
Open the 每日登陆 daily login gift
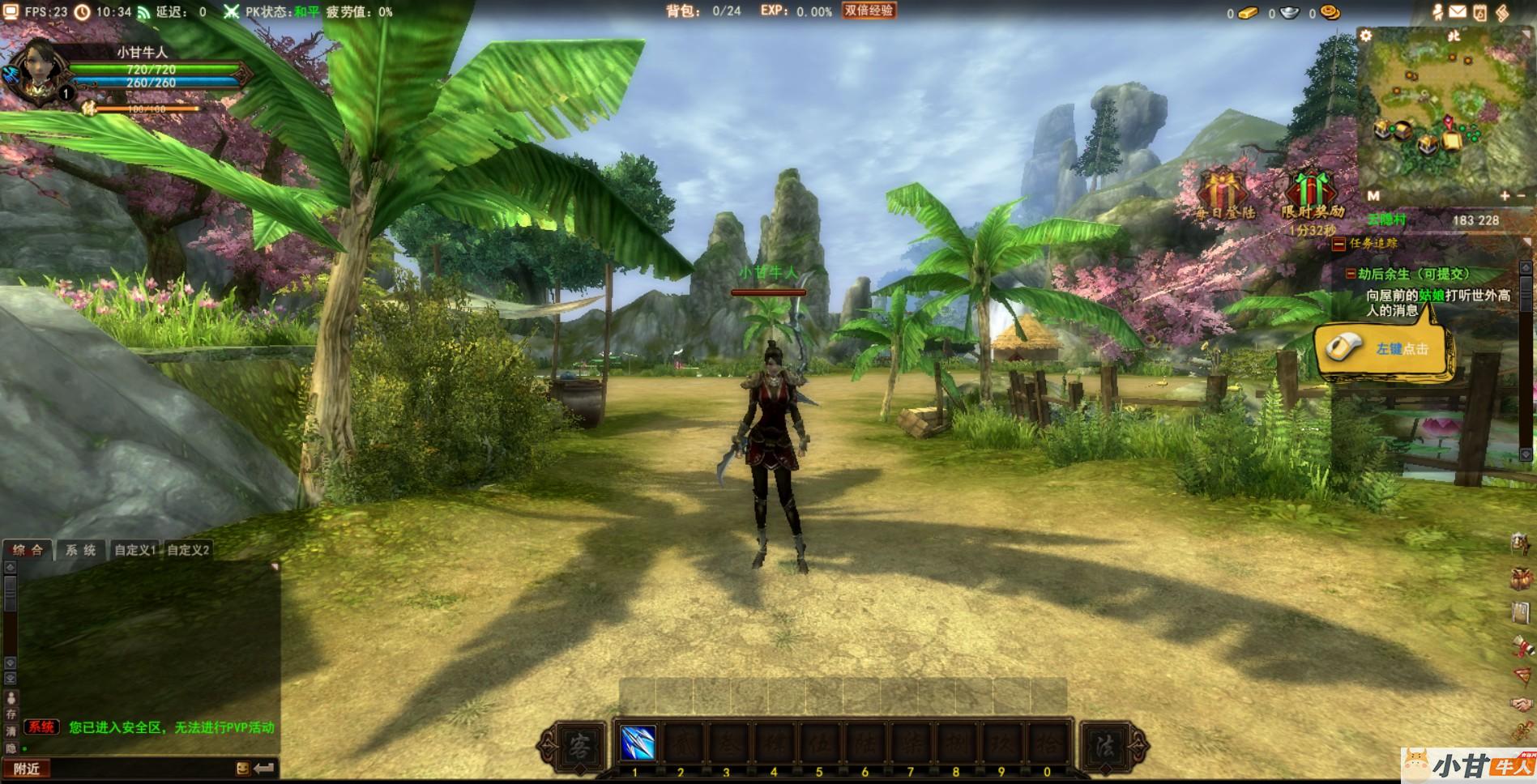pos(1224,194)
